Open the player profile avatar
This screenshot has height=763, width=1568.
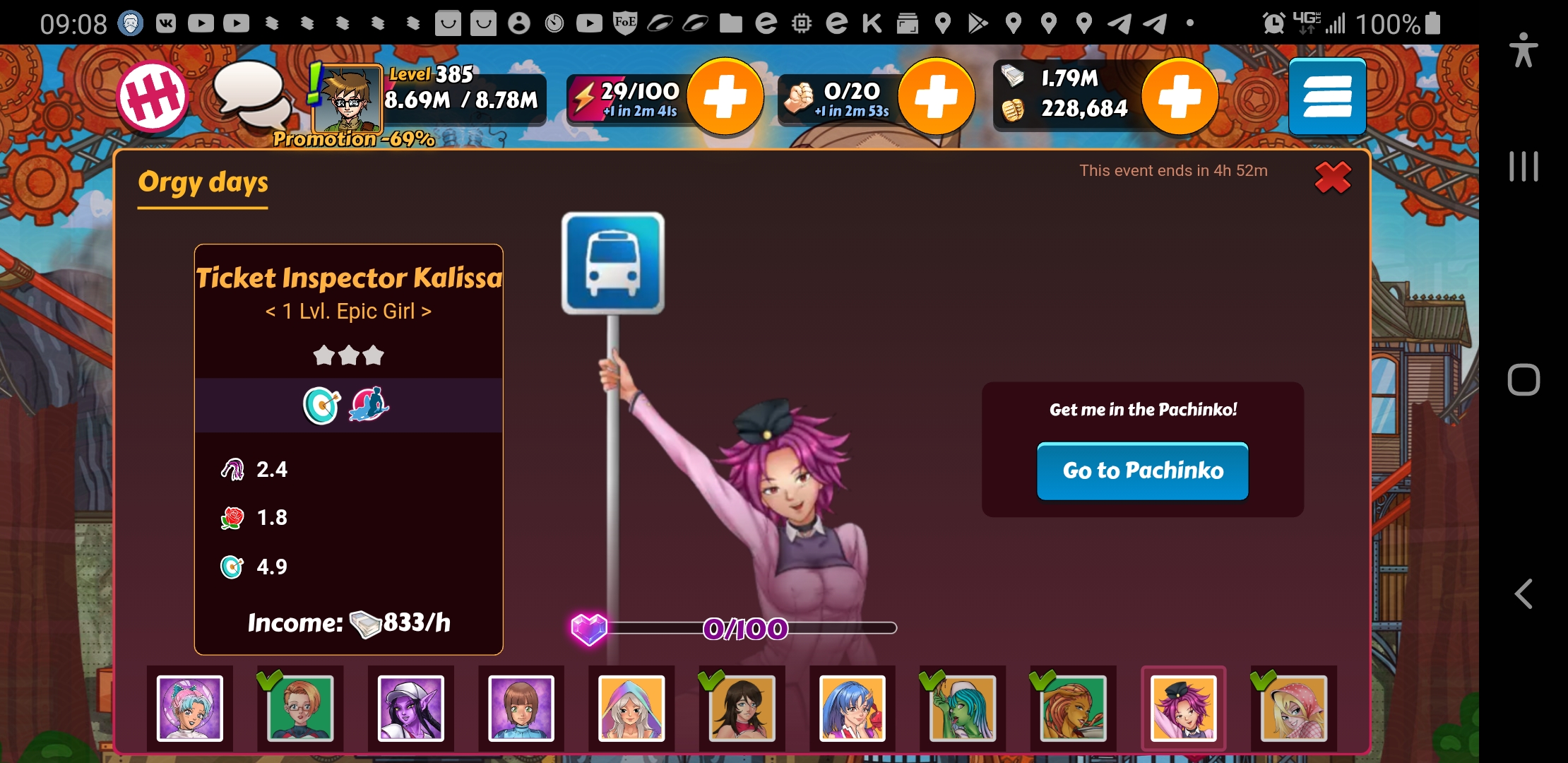coord(348,99)
